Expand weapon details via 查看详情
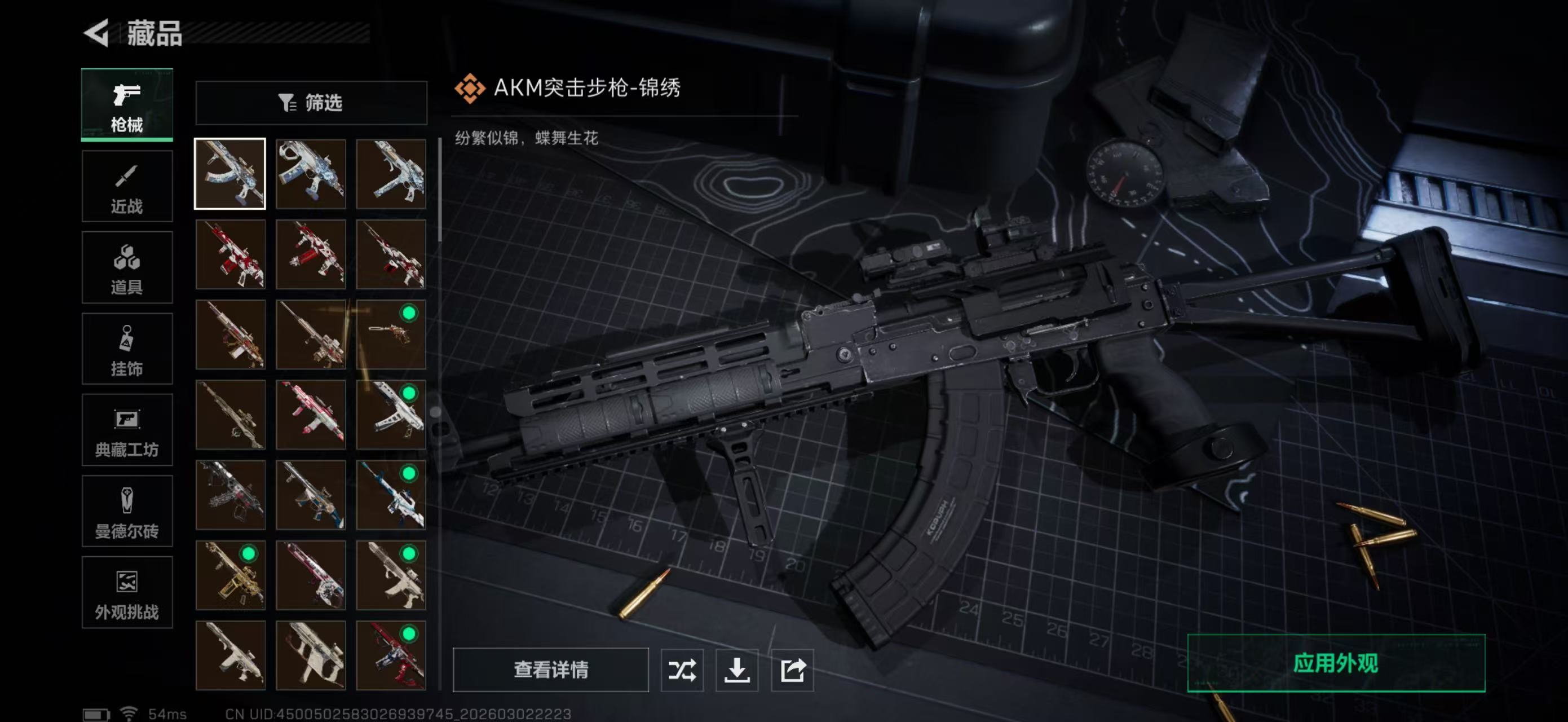 [x=551, y=671]
